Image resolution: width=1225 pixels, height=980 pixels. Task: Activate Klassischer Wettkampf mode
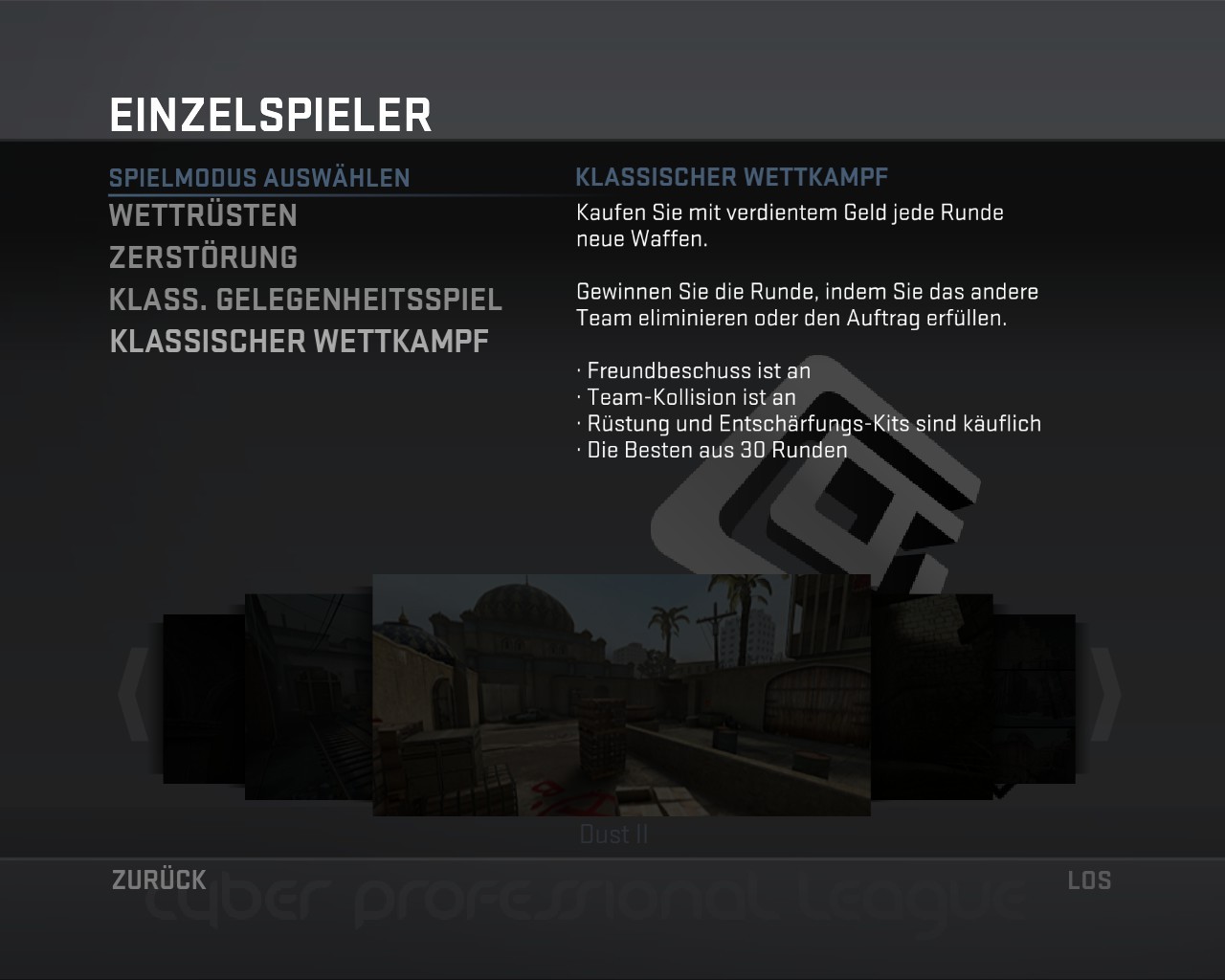pos(299,340)
